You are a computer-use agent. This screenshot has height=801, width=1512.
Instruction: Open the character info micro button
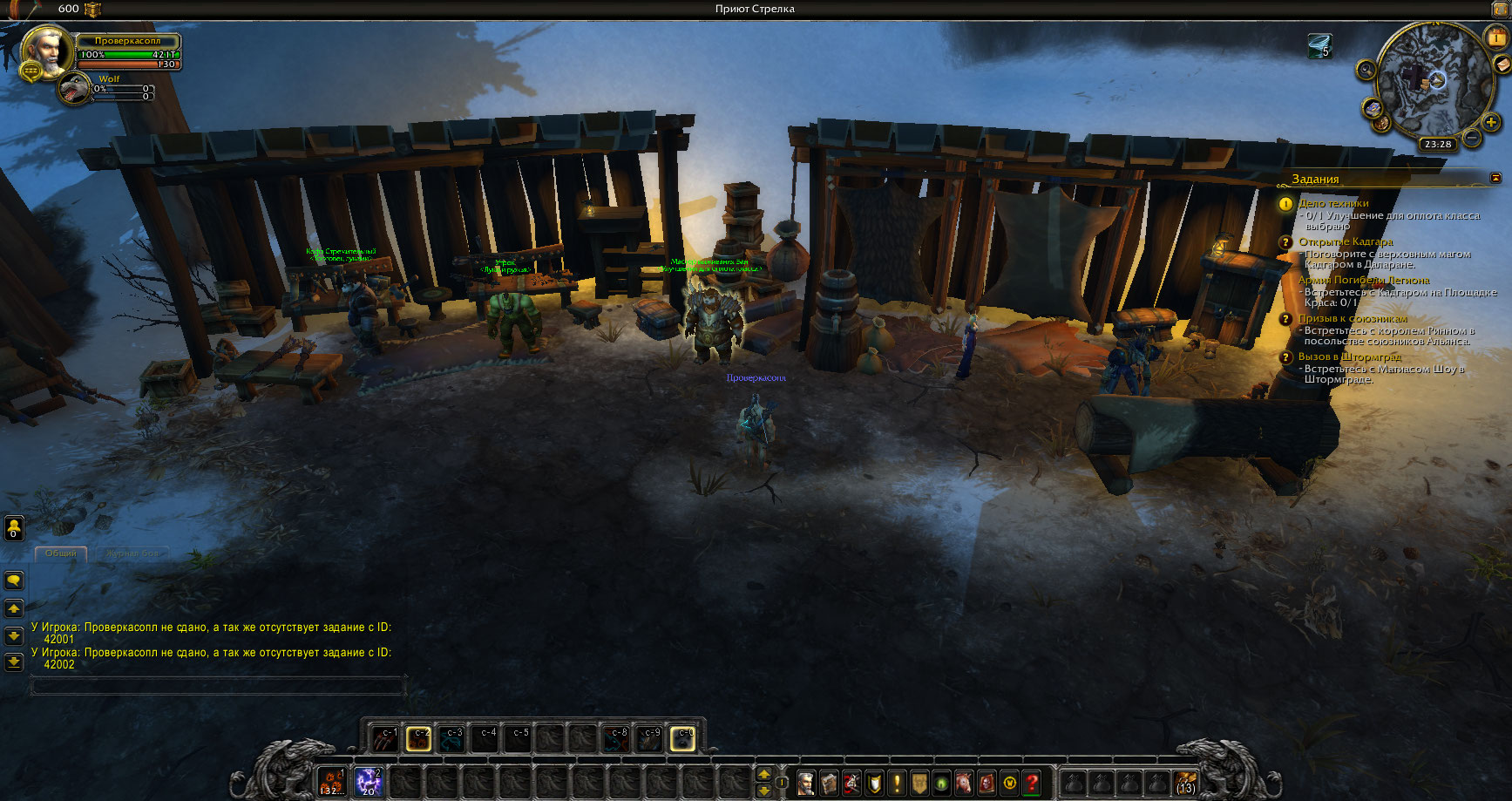[806, 783]
